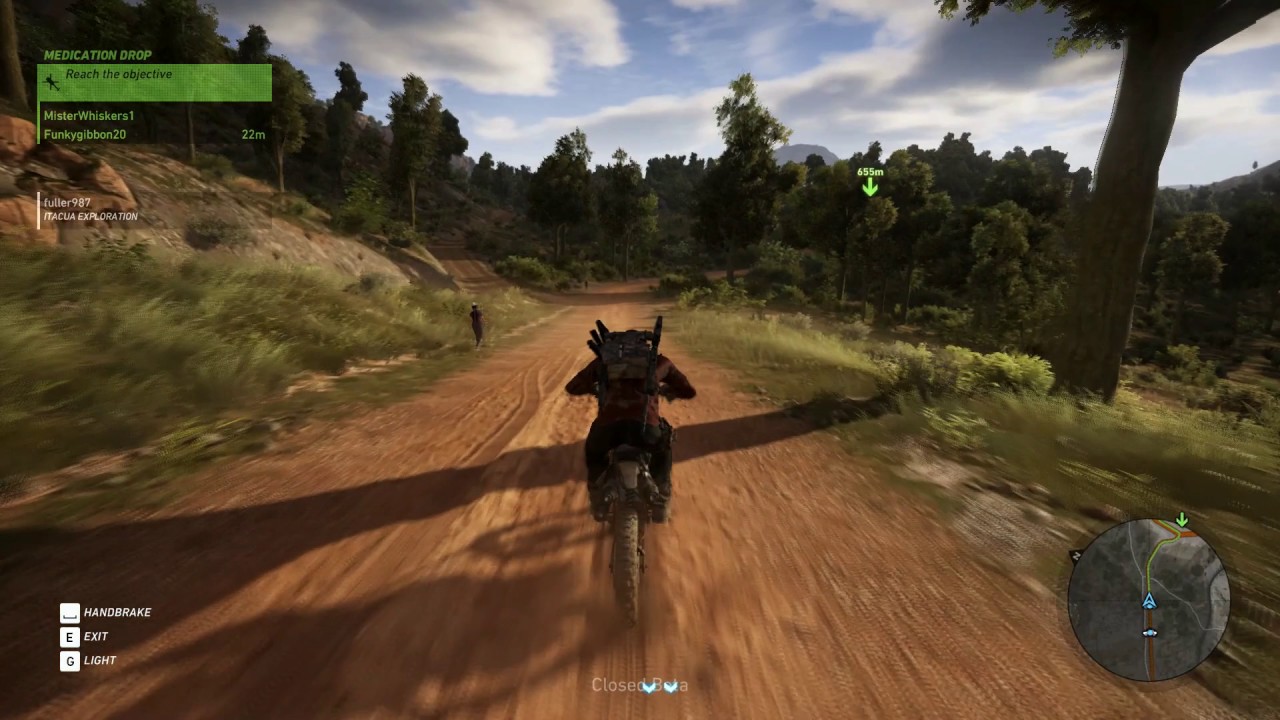Click the blue player arrow on minimap
The image size is (1280, 720).
(x=1149, y=601)
